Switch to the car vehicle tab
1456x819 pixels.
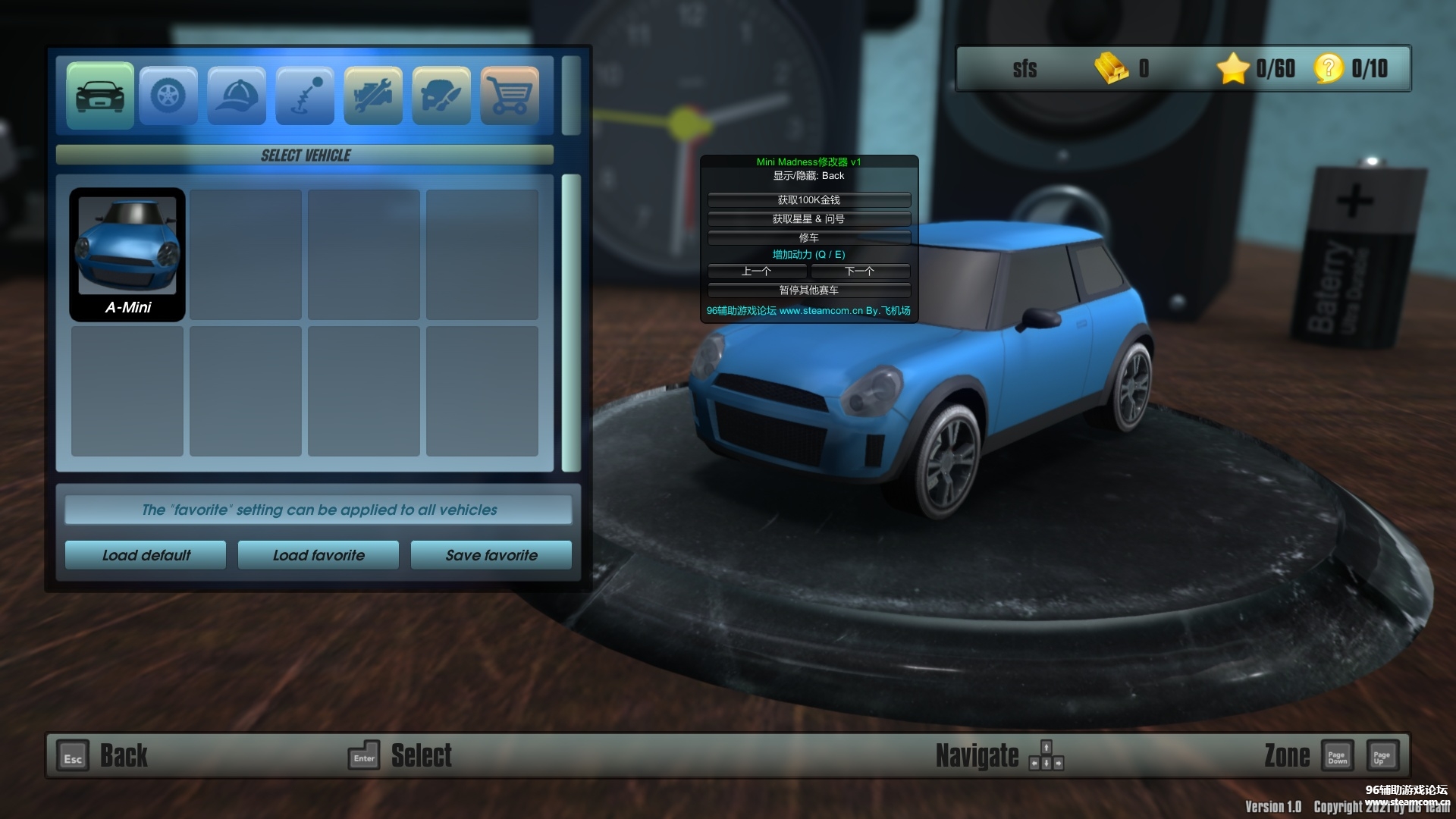point(100,96)
